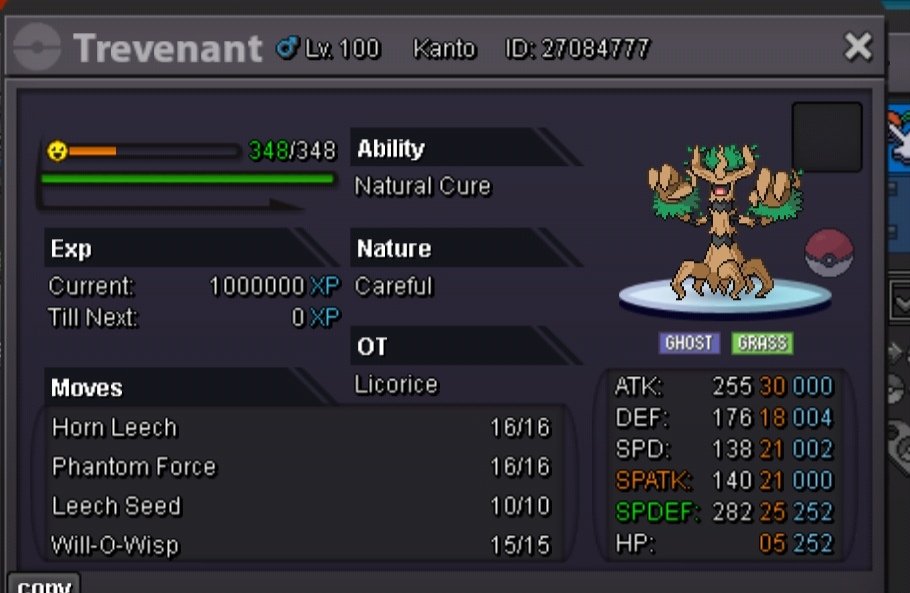Select the Horn Leech move row

[300, 428]
